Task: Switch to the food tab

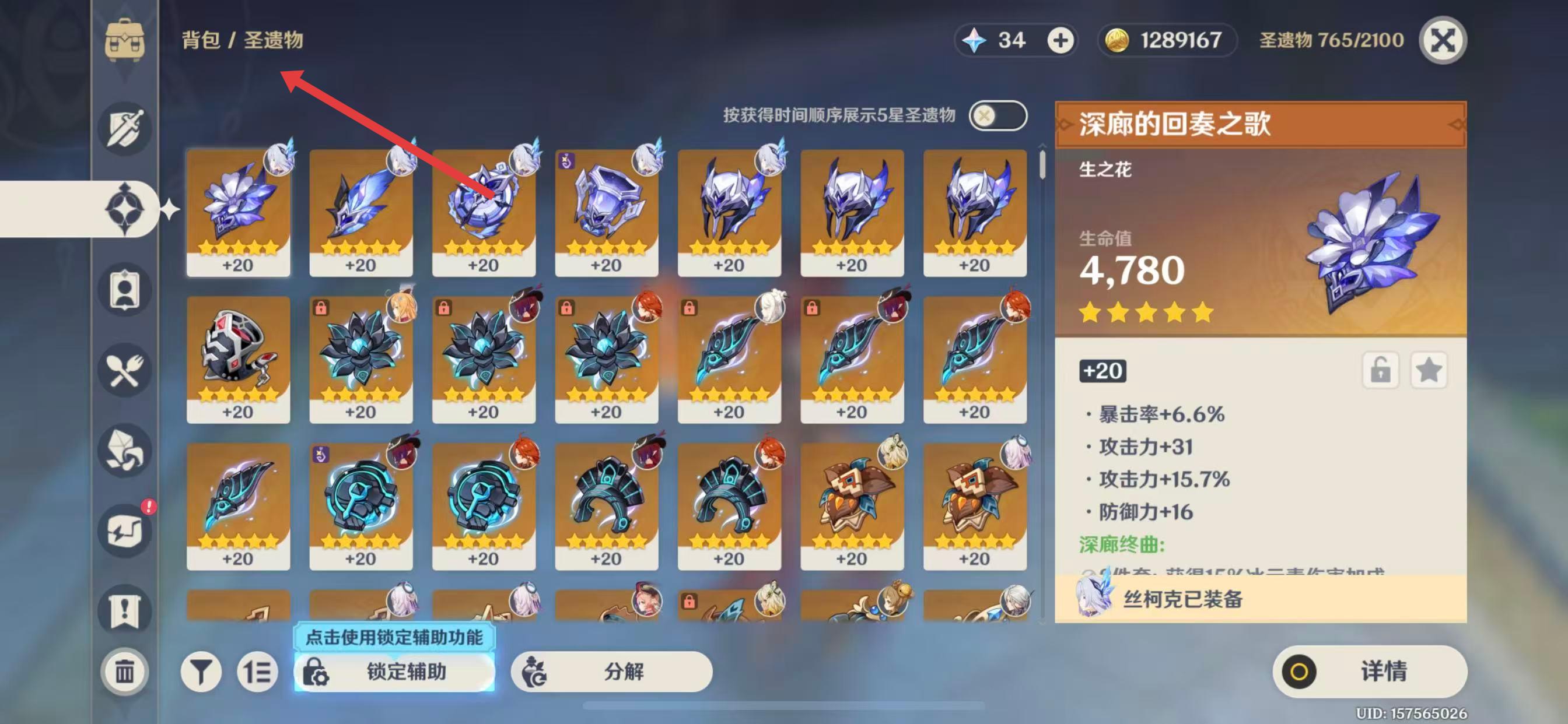Action: coord(125,370)
